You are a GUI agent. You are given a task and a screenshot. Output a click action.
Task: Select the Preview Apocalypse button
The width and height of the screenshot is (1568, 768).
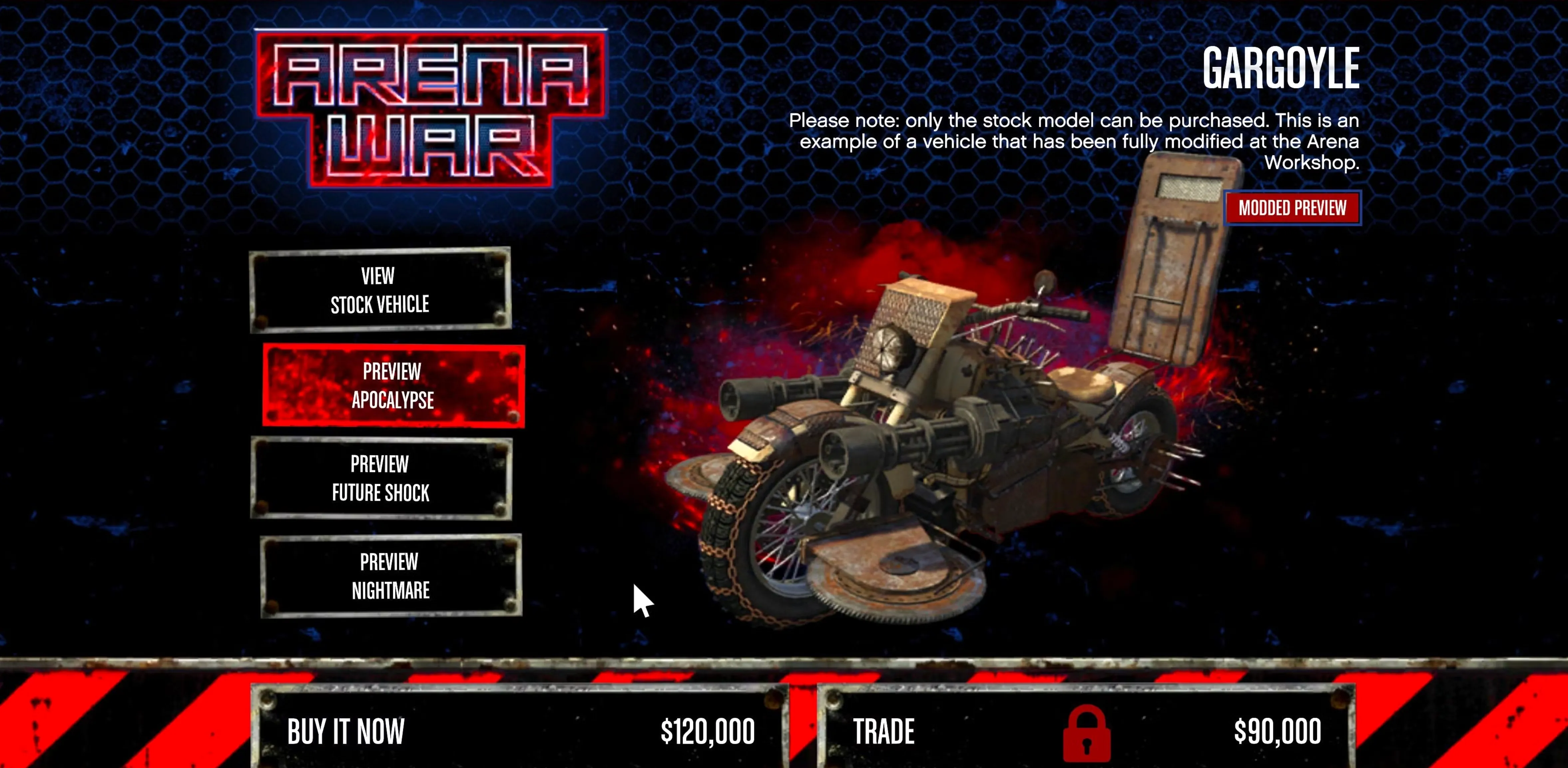point(393,385)
